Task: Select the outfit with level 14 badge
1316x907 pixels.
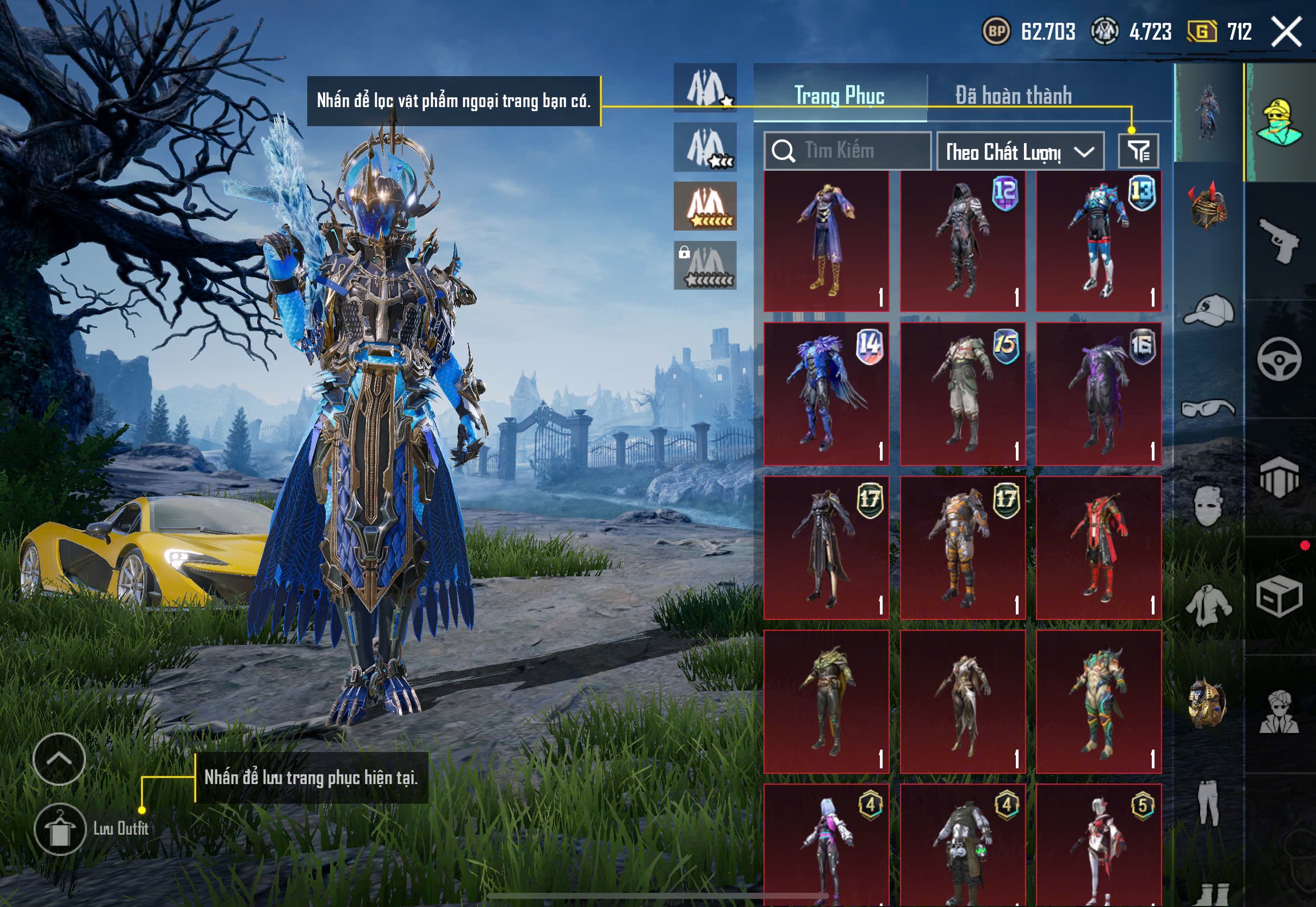Action: [826, 393]
